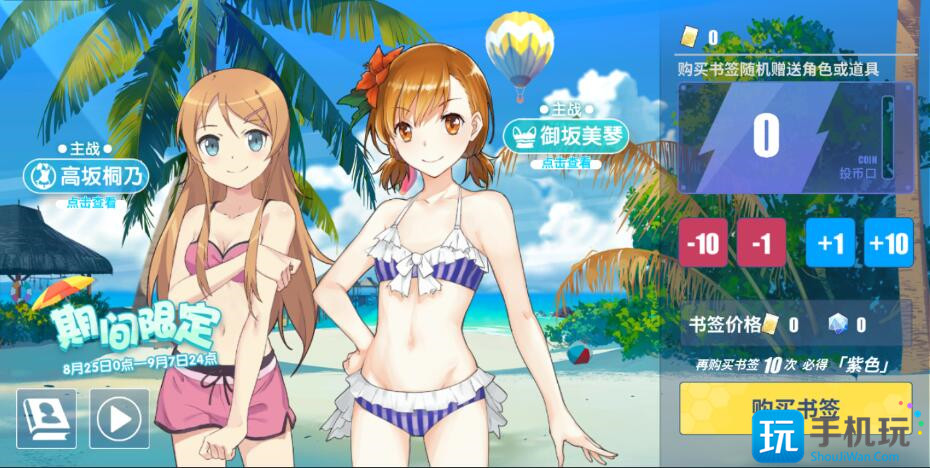Add ten coins with +10 button
The width and height of the screenshot is (930, 468).
(x=889, y=243)
